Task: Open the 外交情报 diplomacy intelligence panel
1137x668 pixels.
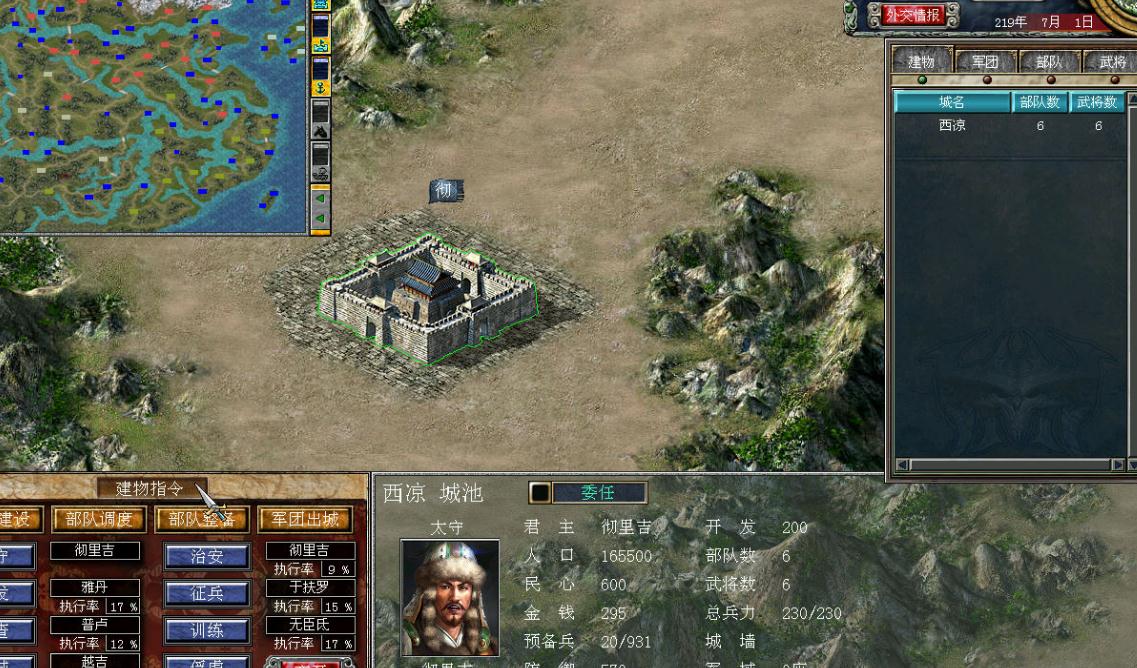Action: click(912, 15)
